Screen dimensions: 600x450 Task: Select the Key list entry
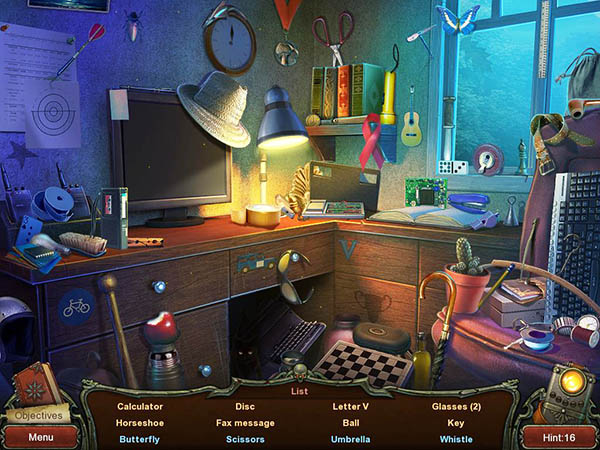pos(456,423)
